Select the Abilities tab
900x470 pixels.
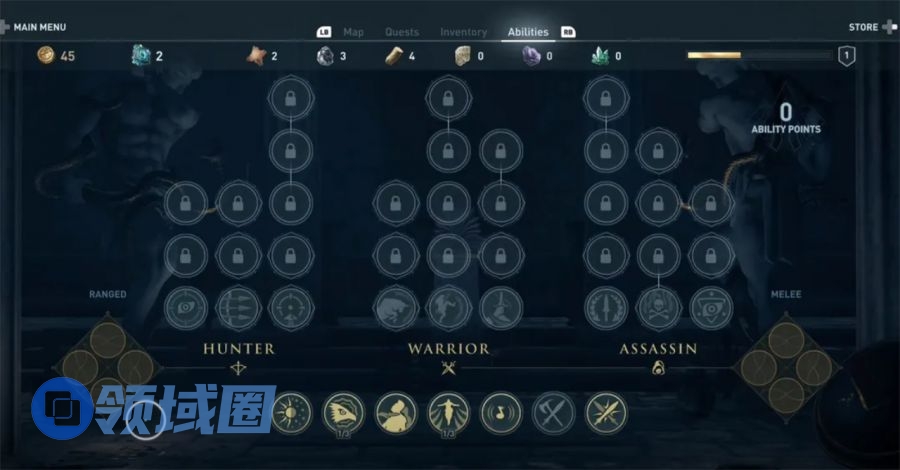pos(528,32)
